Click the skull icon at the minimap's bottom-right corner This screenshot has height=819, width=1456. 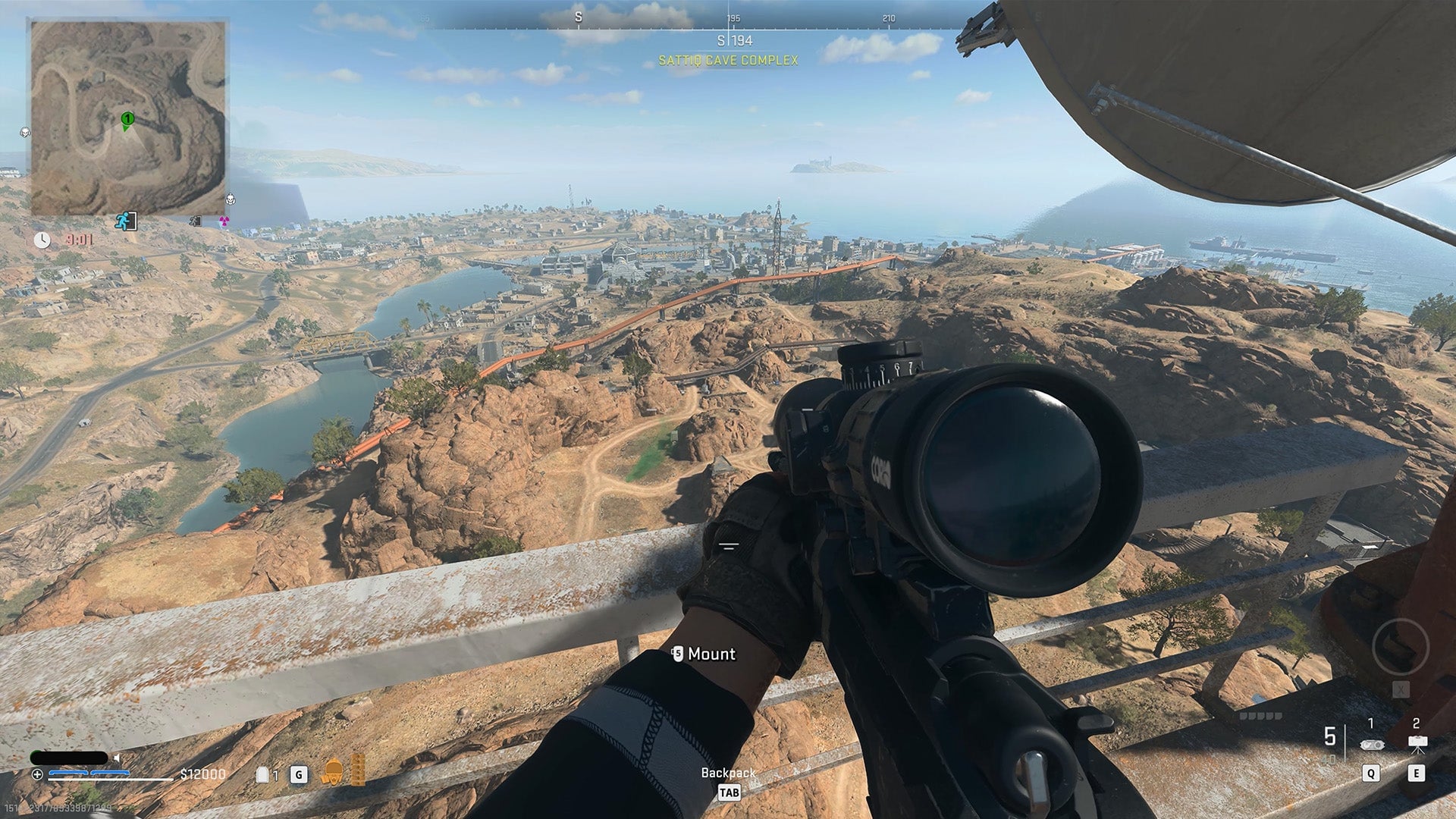tap(231, 201)
